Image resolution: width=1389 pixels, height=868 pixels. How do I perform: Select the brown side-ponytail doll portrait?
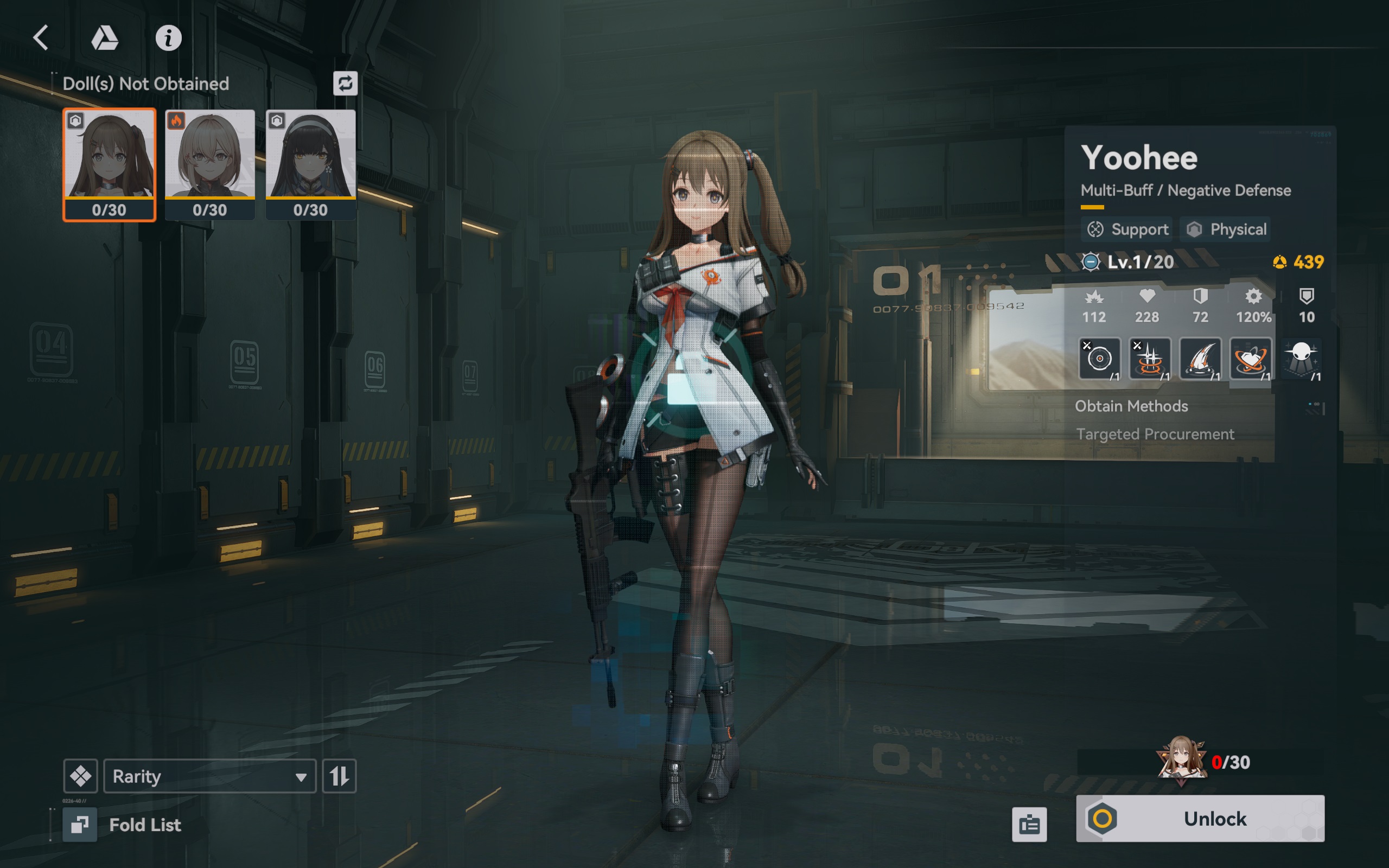click(109, 164)
